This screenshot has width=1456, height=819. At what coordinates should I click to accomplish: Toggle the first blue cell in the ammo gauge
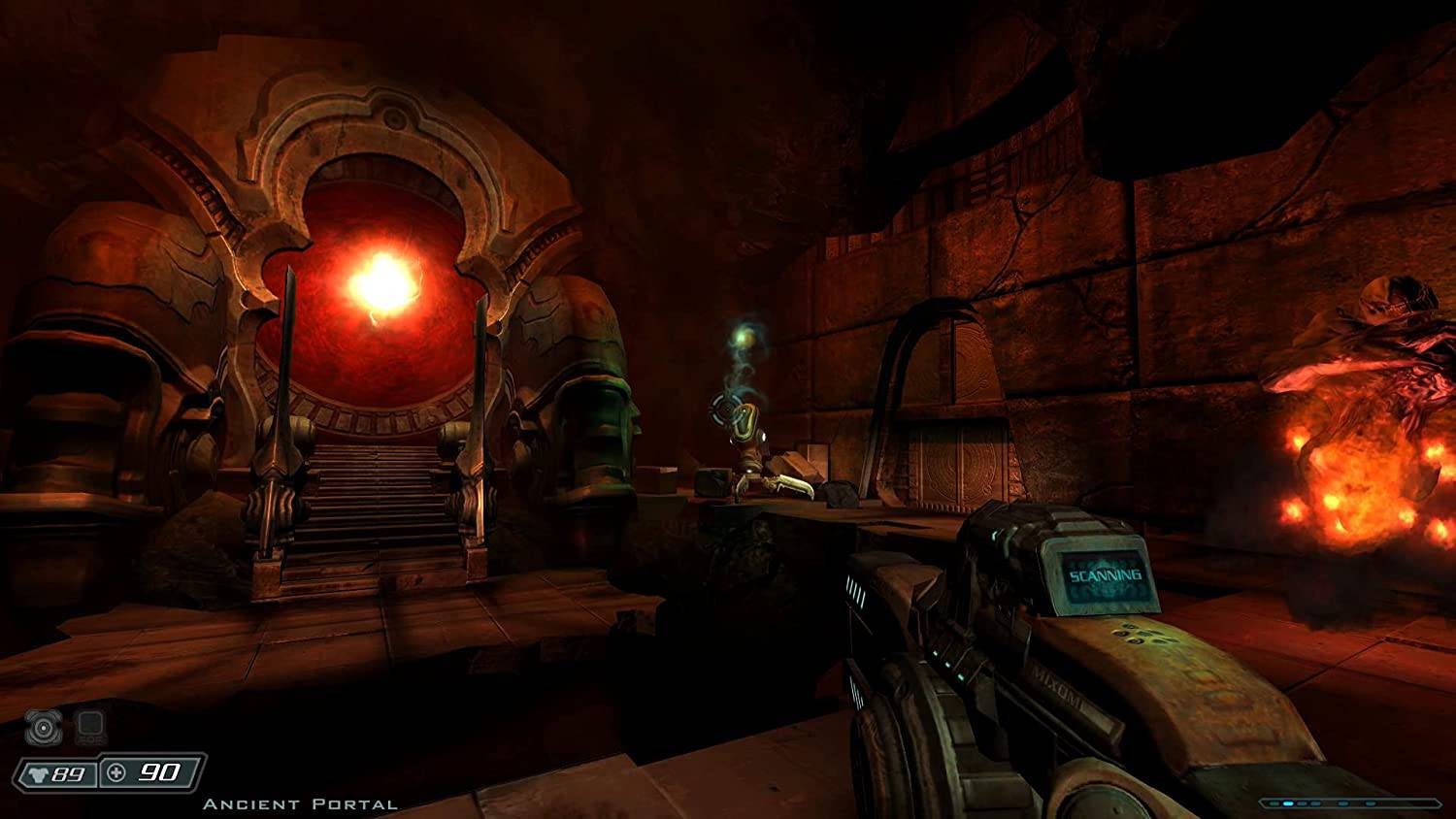(1274, 803)
